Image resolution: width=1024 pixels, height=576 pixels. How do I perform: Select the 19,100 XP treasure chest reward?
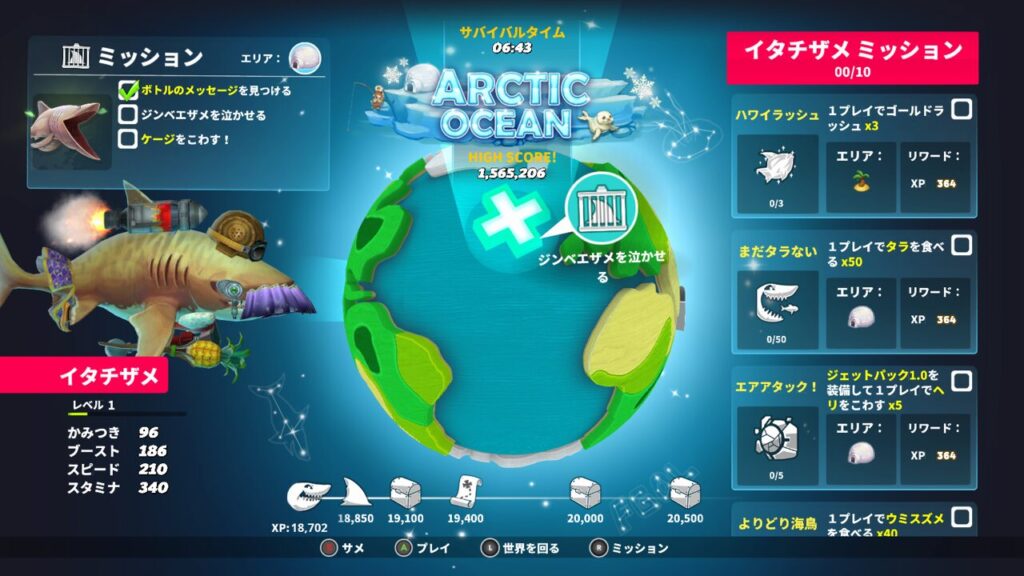[406, 493]
